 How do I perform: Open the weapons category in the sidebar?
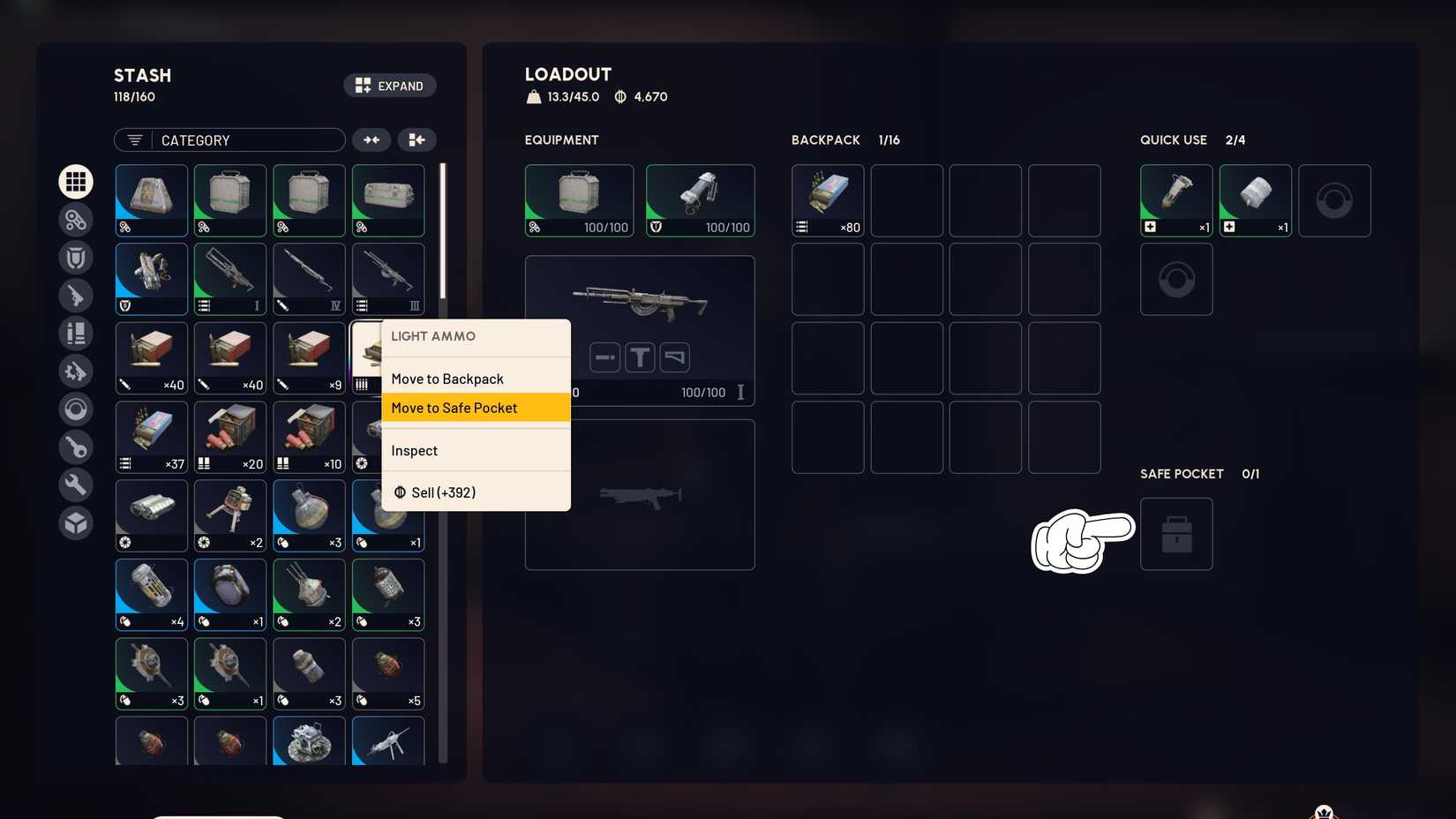click(x=76, y=296)
